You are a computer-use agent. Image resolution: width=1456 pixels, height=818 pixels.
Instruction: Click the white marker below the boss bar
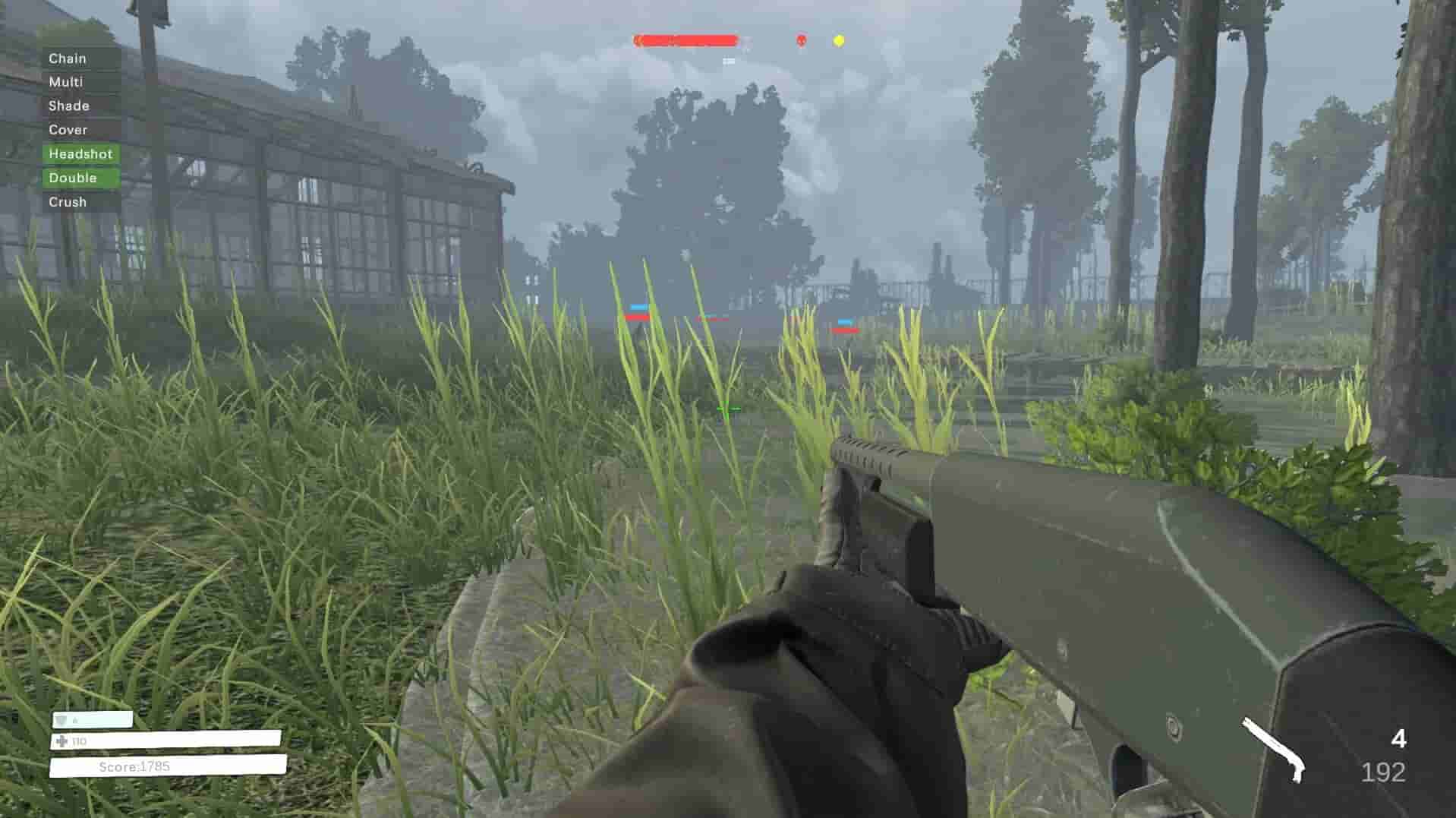(729, 62)
